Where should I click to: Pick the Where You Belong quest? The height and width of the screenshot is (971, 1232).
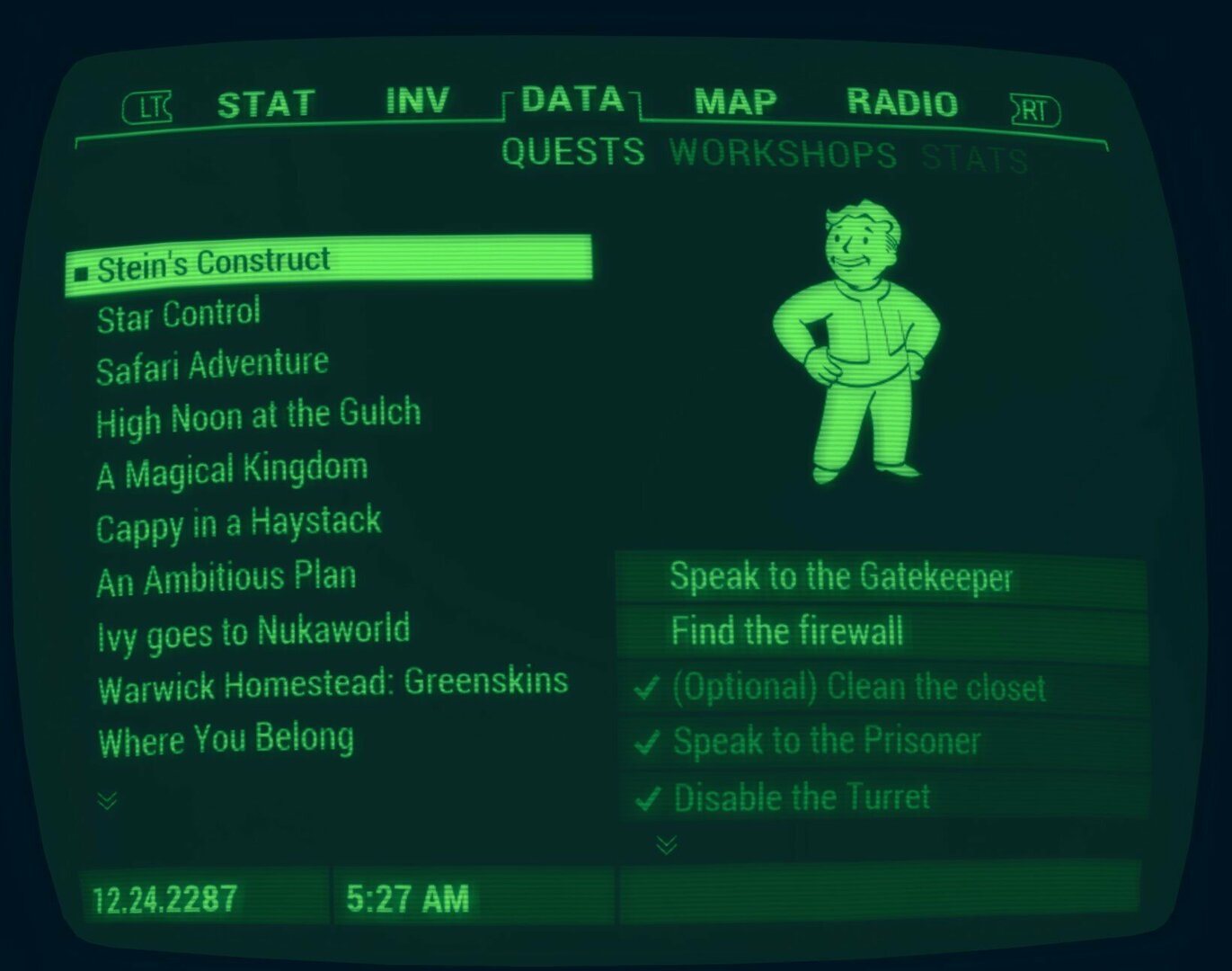click(226, 740)
